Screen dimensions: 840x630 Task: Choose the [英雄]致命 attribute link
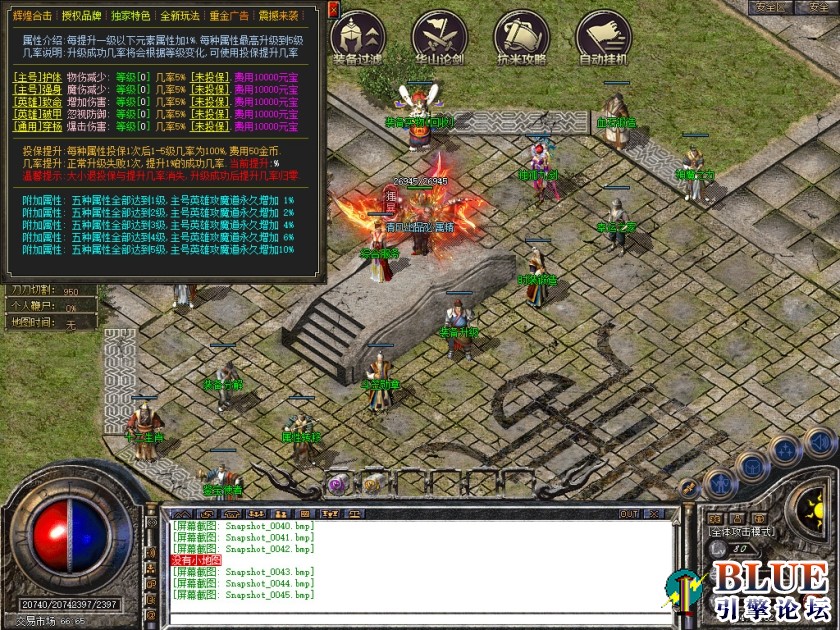37,102
